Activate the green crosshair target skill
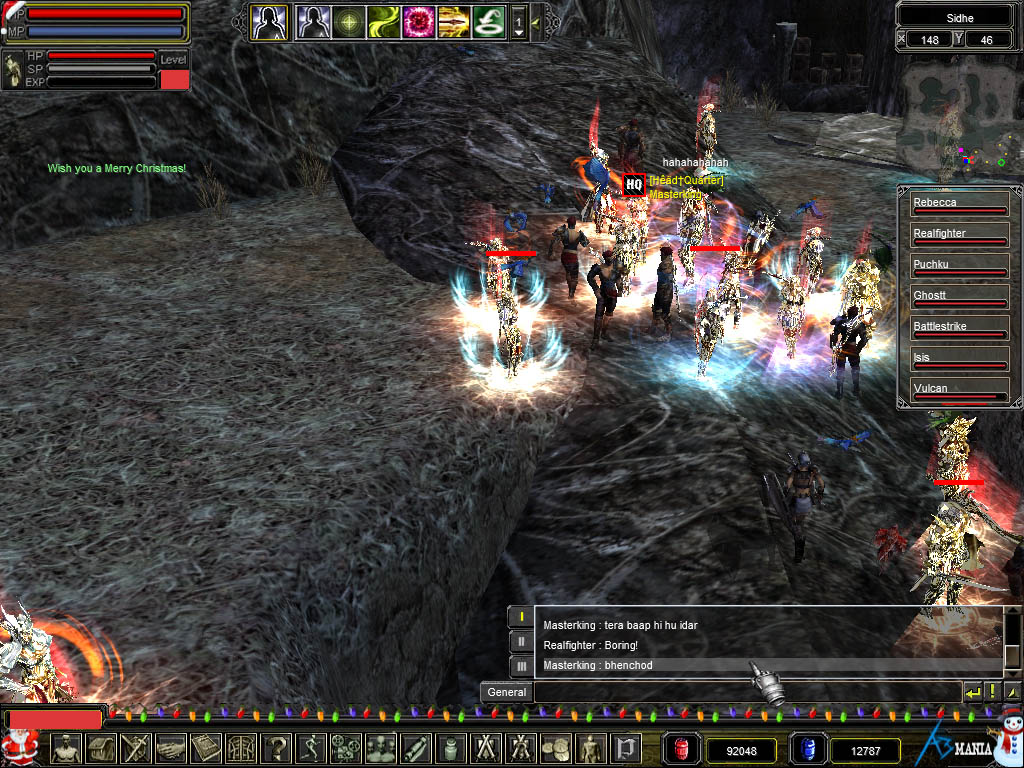Screen dimensions: 1024x768 (x=349, y=21)
